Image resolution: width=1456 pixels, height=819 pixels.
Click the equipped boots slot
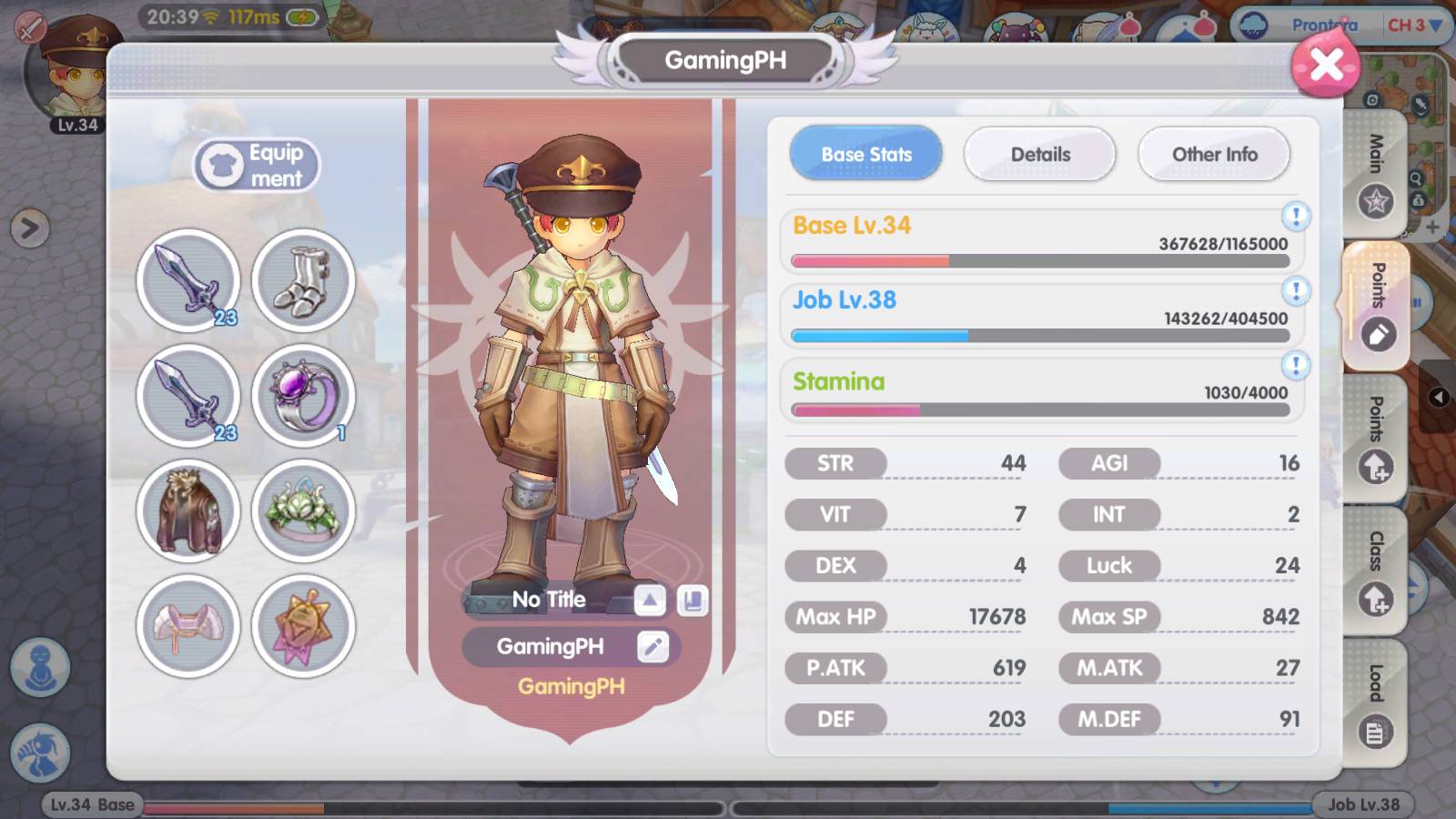tap(304, 281)
